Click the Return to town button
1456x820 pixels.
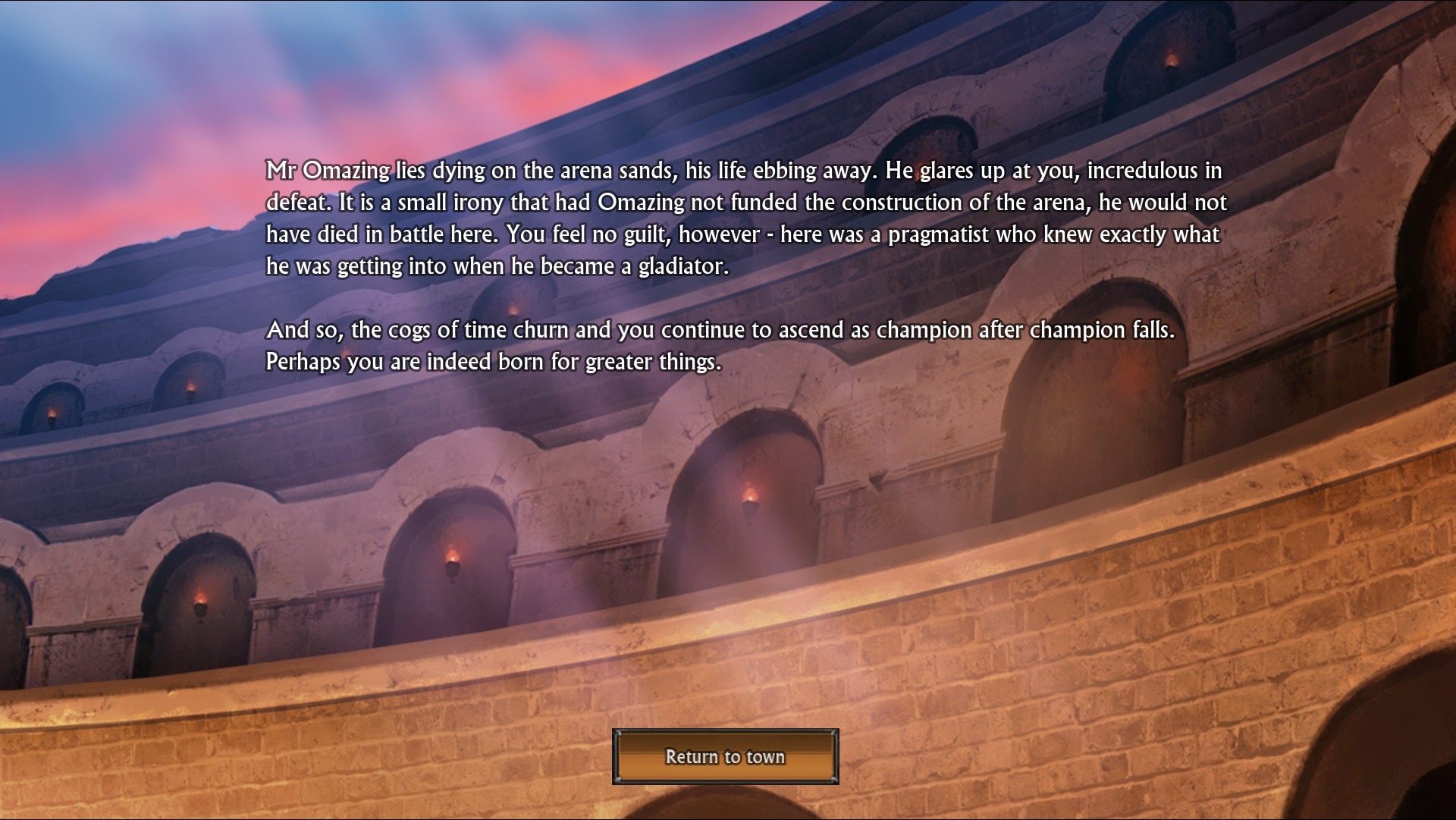(725, 756)
